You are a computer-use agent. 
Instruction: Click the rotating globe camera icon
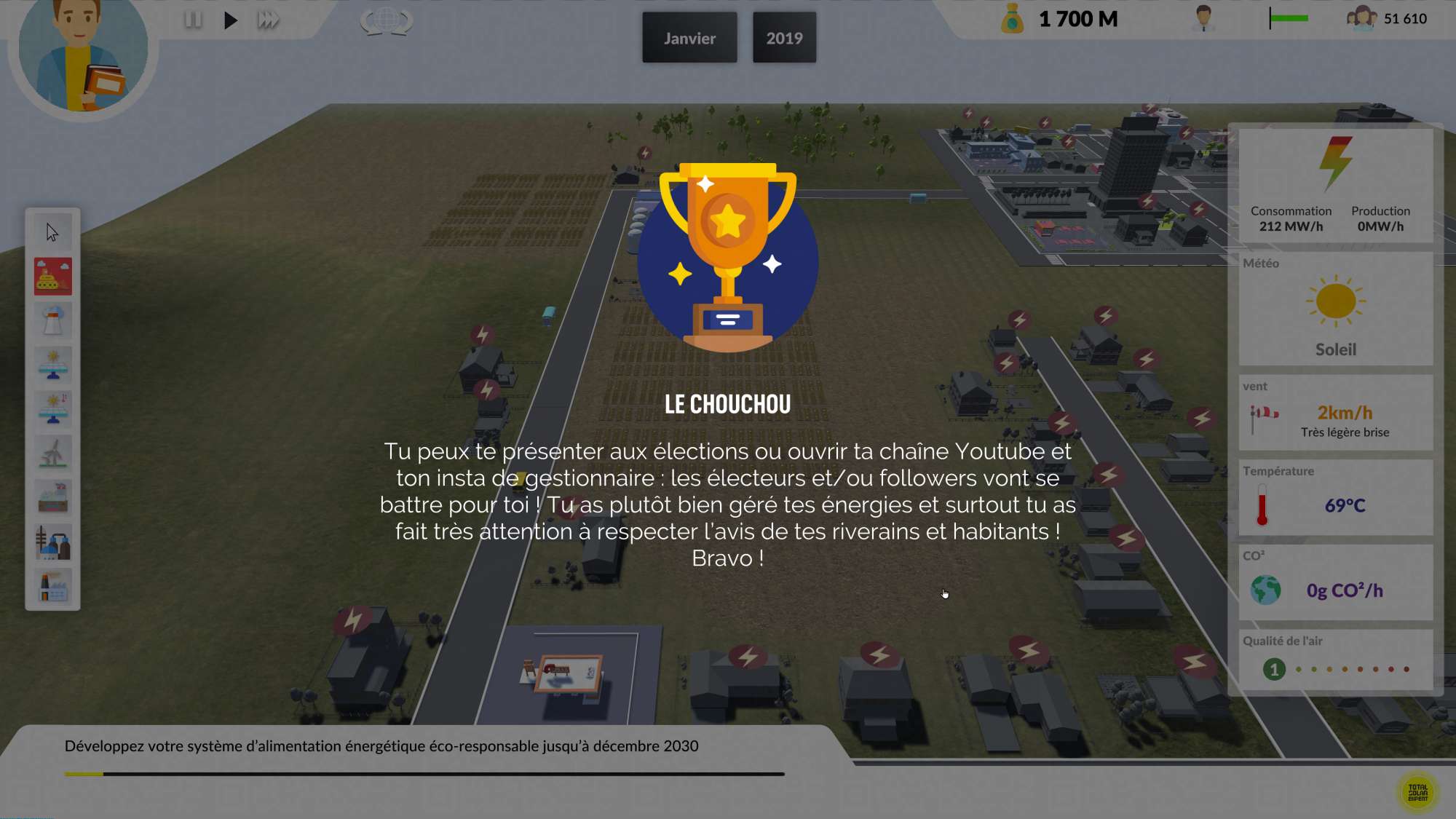(x=387, y=20)
